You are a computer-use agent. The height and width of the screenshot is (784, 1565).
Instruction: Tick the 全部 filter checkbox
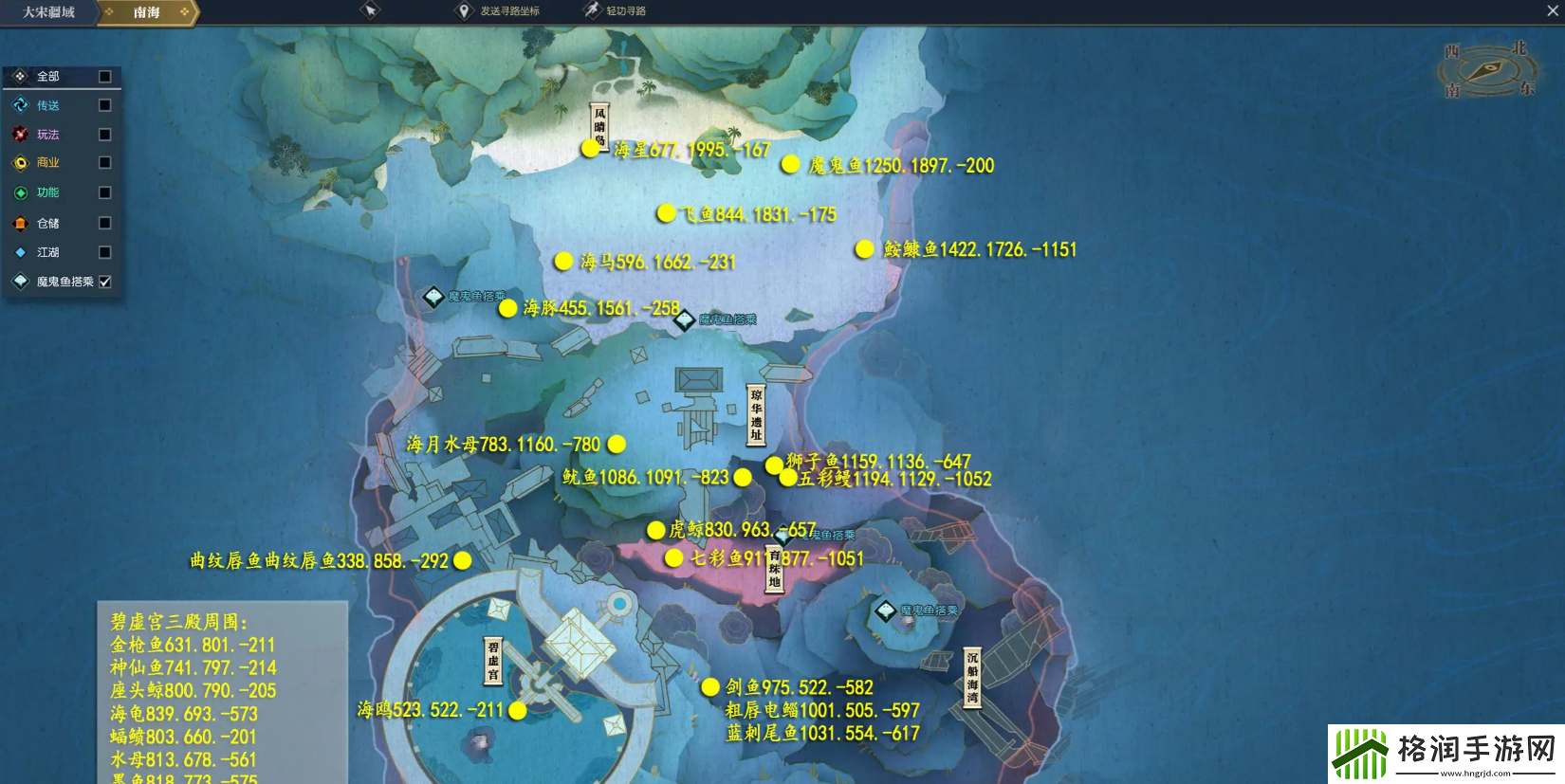105,76
